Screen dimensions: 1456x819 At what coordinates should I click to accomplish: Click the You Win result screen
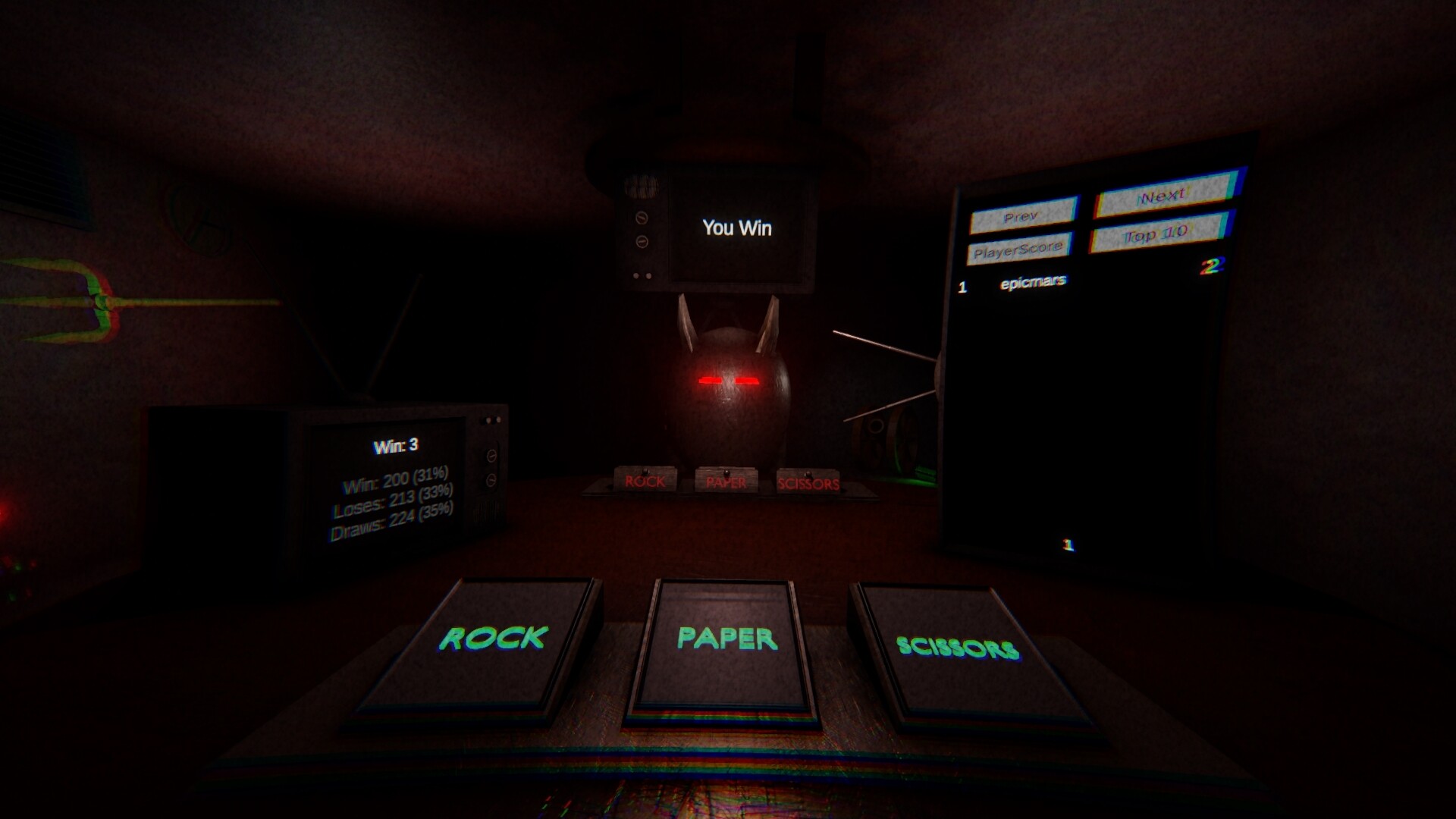737,227
